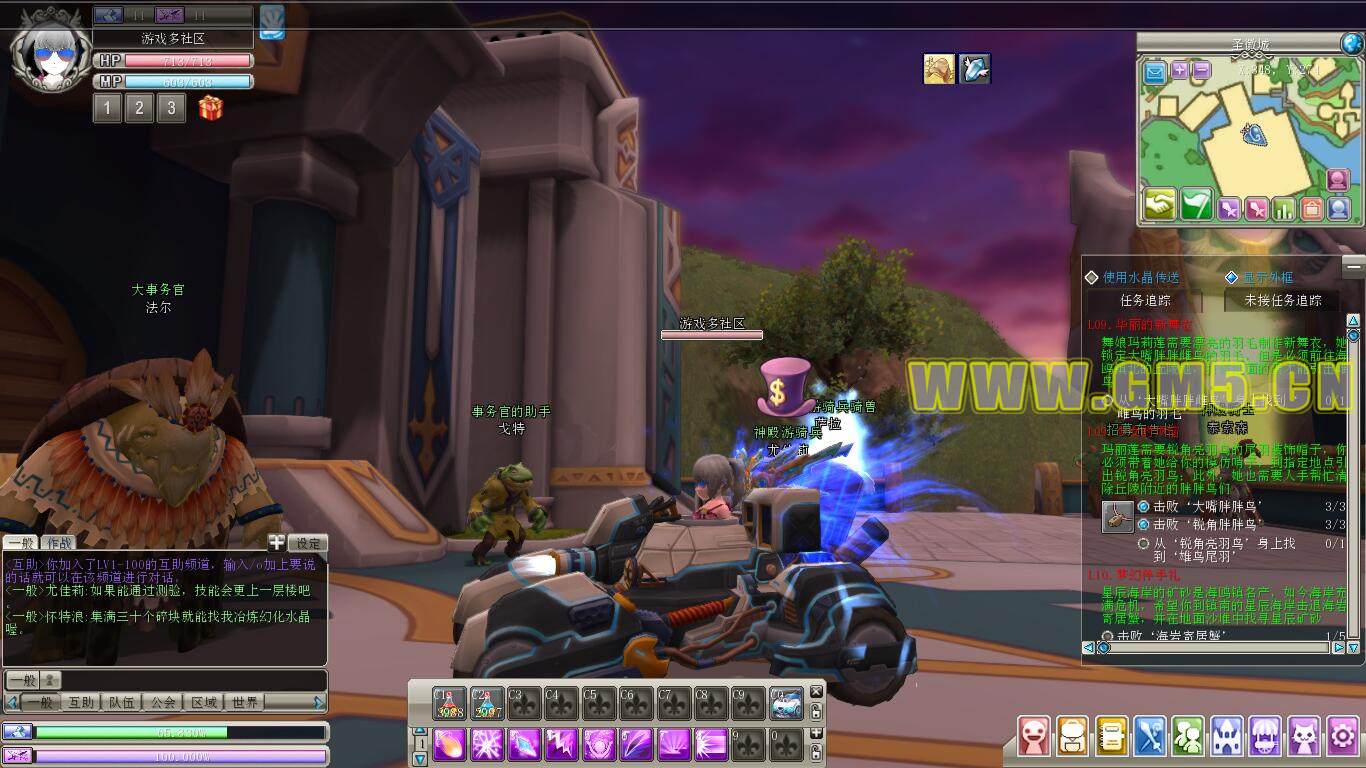The image size is (1366, 768).
Task: Open the settings gear menu
Action: click(x=1342, y=737)
